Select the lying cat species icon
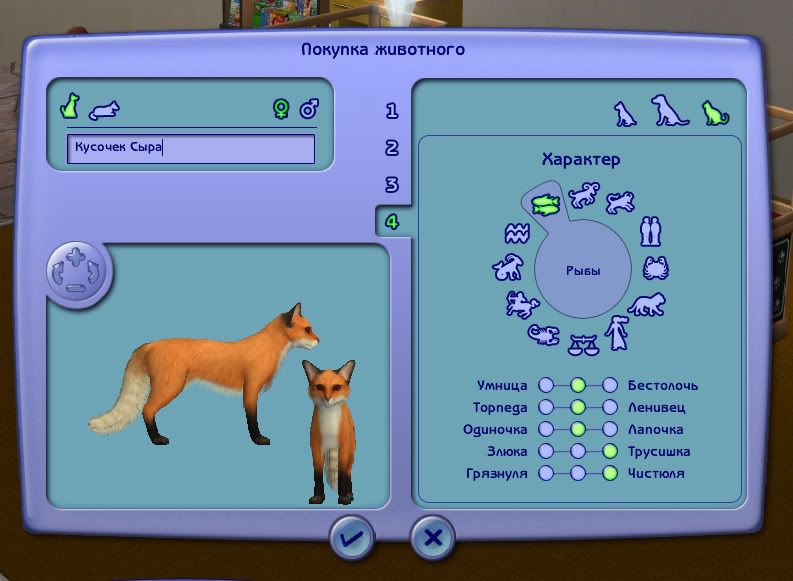Image resolution: width=793 pixels, height=581 pixels. 103,109
